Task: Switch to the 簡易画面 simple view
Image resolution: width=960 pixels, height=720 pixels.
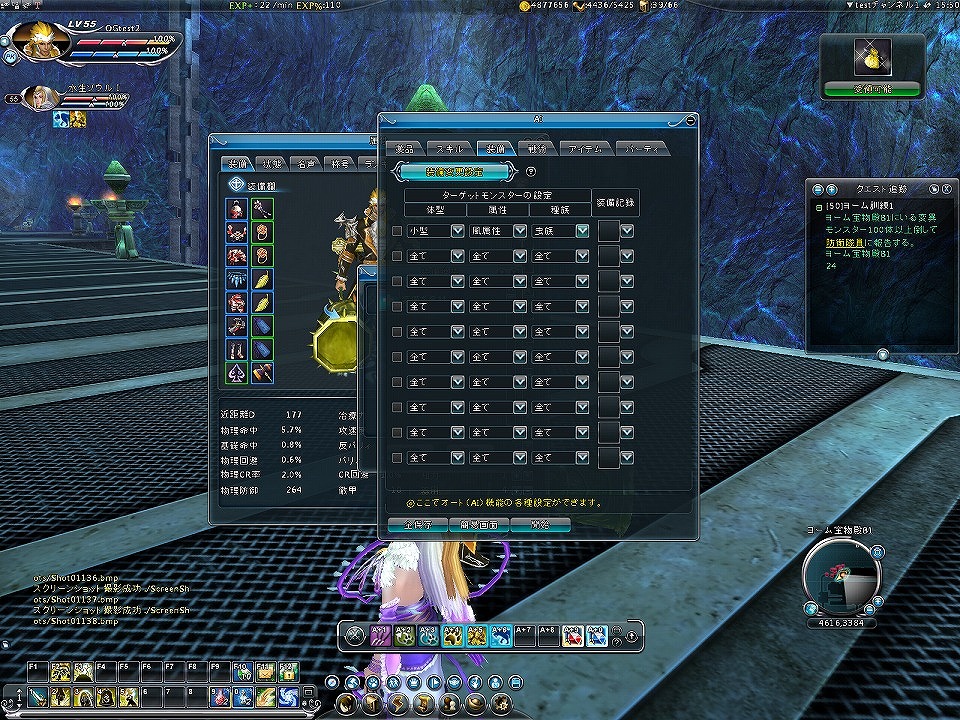Action: click(471, 524)
